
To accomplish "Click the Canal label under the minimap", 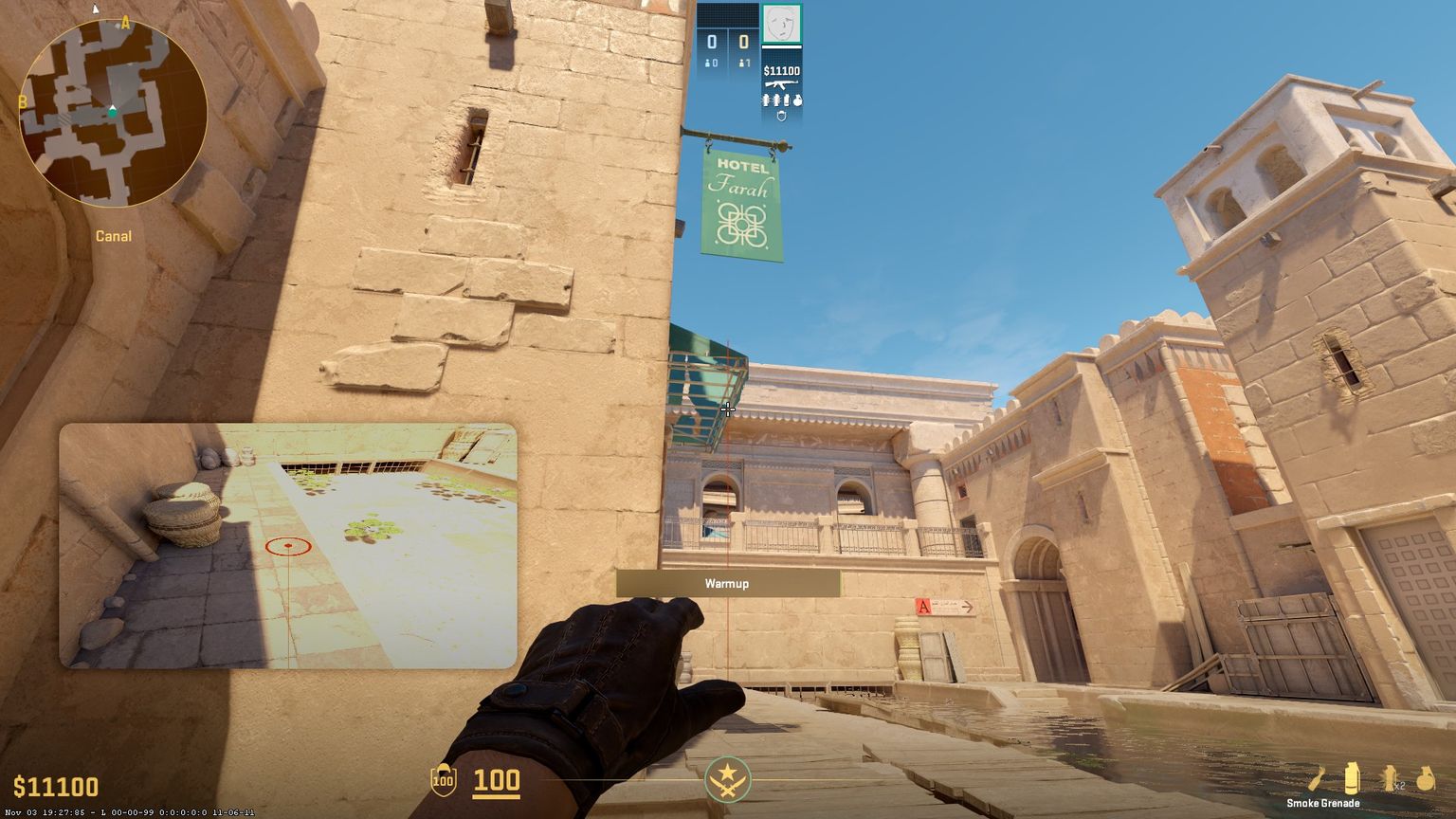I will [113, 236].
